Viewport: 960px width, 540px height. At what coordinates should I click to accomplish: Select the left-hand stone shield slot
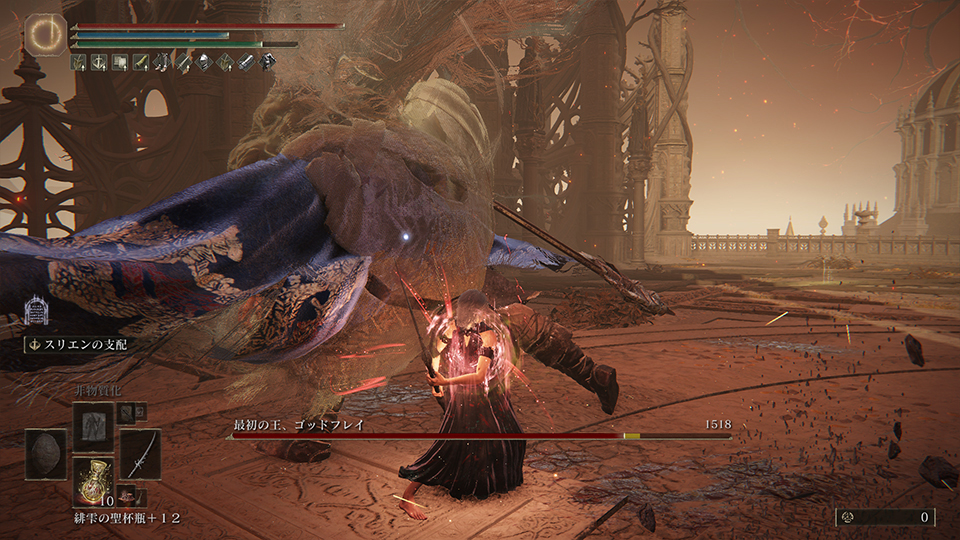click(46, 454)
